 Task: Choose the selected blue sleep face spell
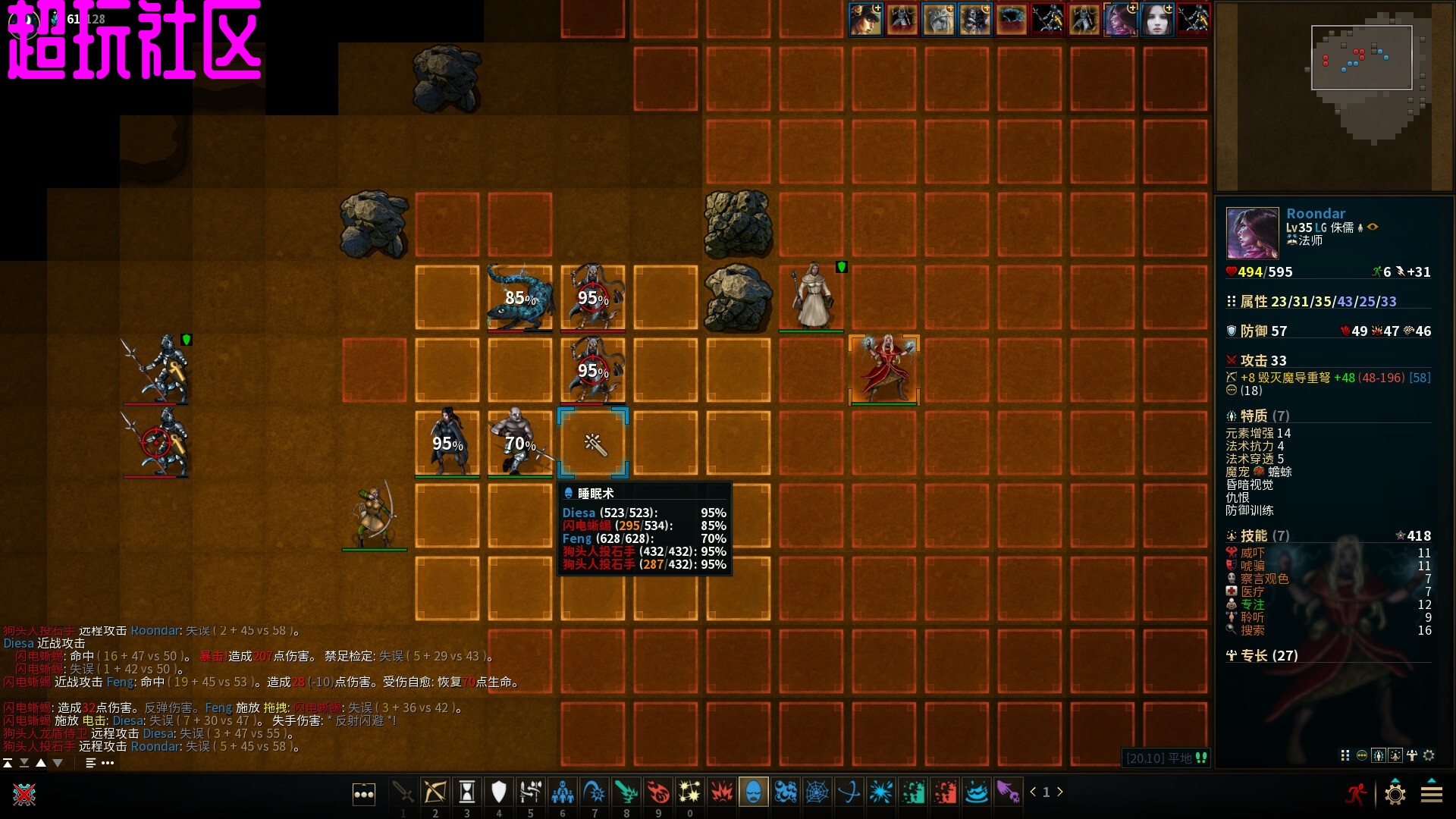(753, 792)
